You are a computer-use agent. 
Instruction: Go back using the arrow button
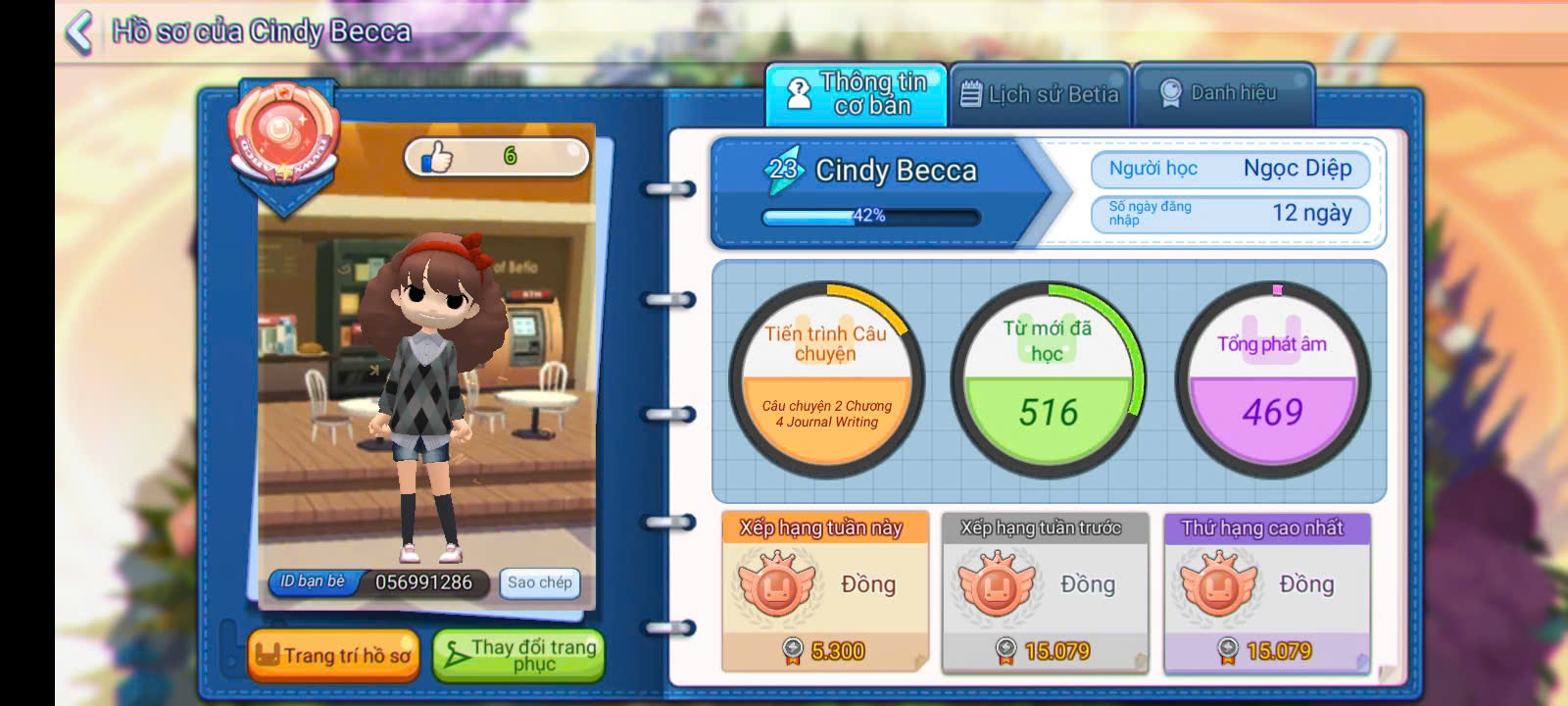pyautogui.click(x=78, y=31)
